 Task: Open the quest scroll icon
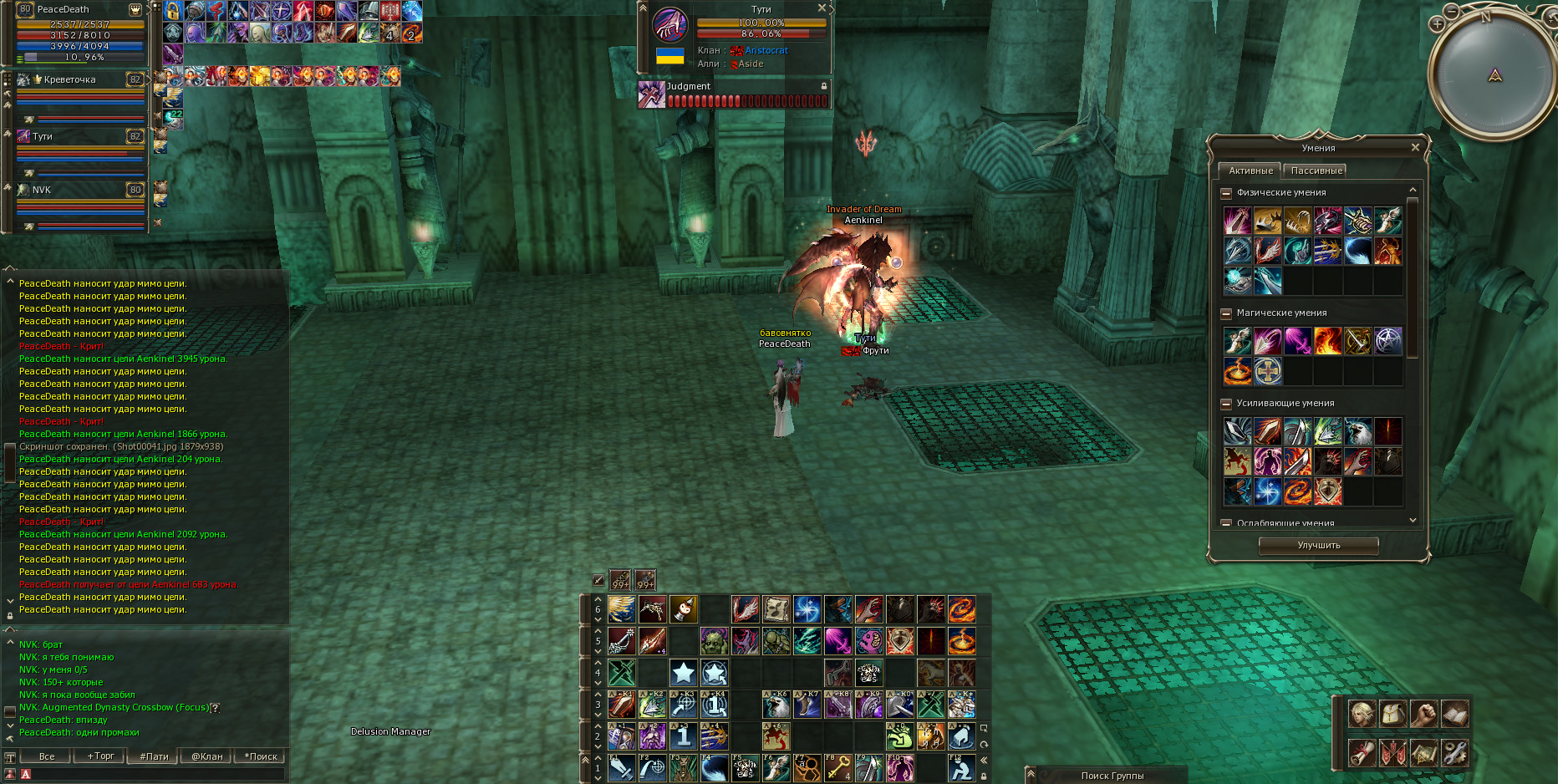click(x=1362, y=752)
